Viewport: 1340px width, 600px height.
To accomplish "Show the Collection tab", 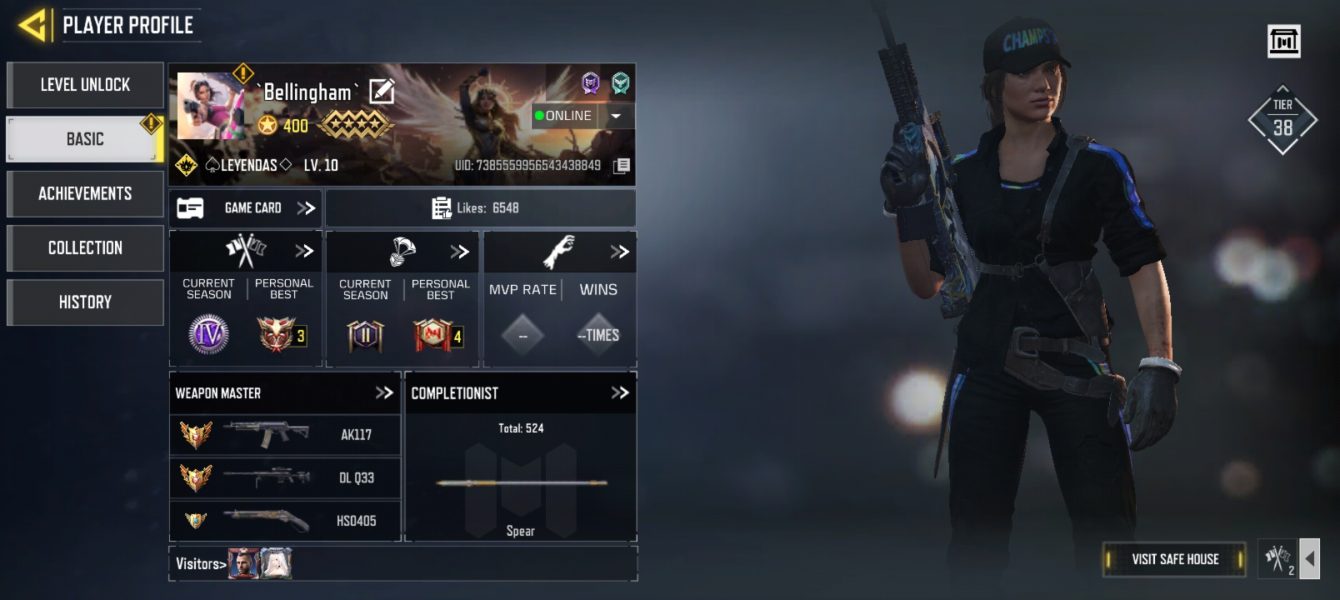I will coord(85,247).
